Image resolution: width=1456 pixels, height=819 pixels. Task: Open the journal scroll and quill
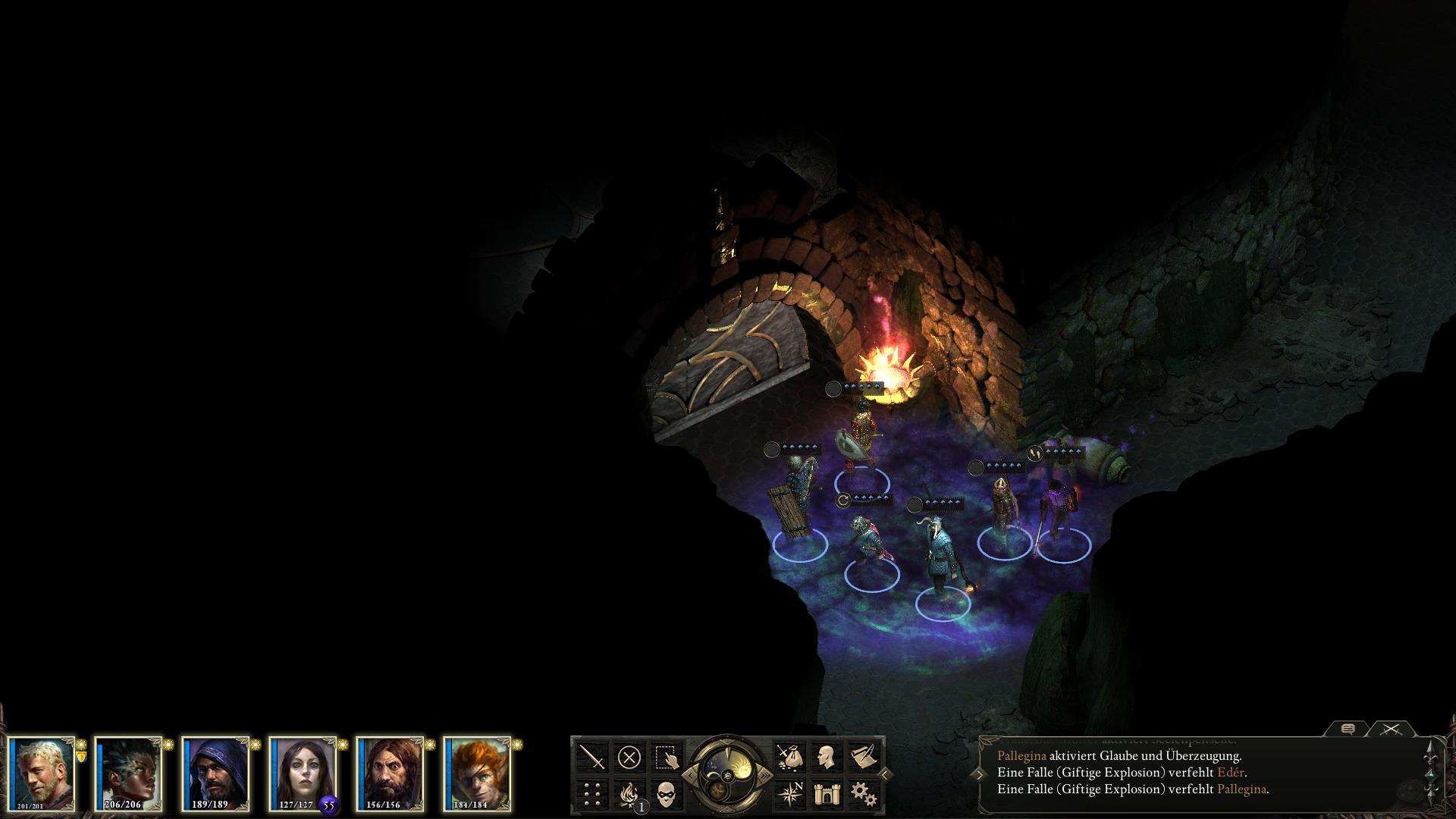coord(862,757)
